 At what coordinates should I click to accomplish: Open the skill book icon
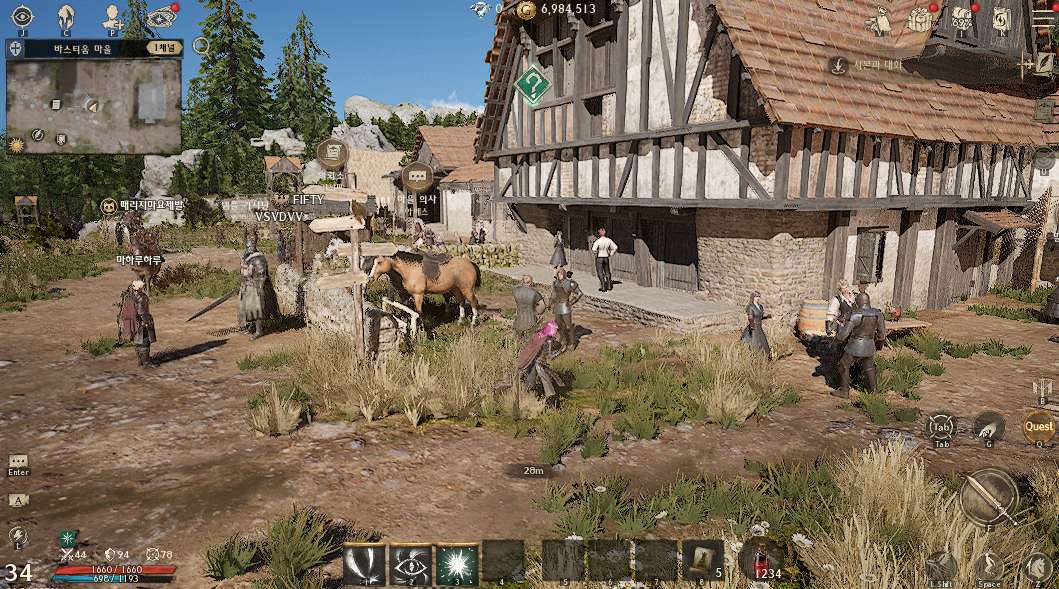[x=1002, y=18]
